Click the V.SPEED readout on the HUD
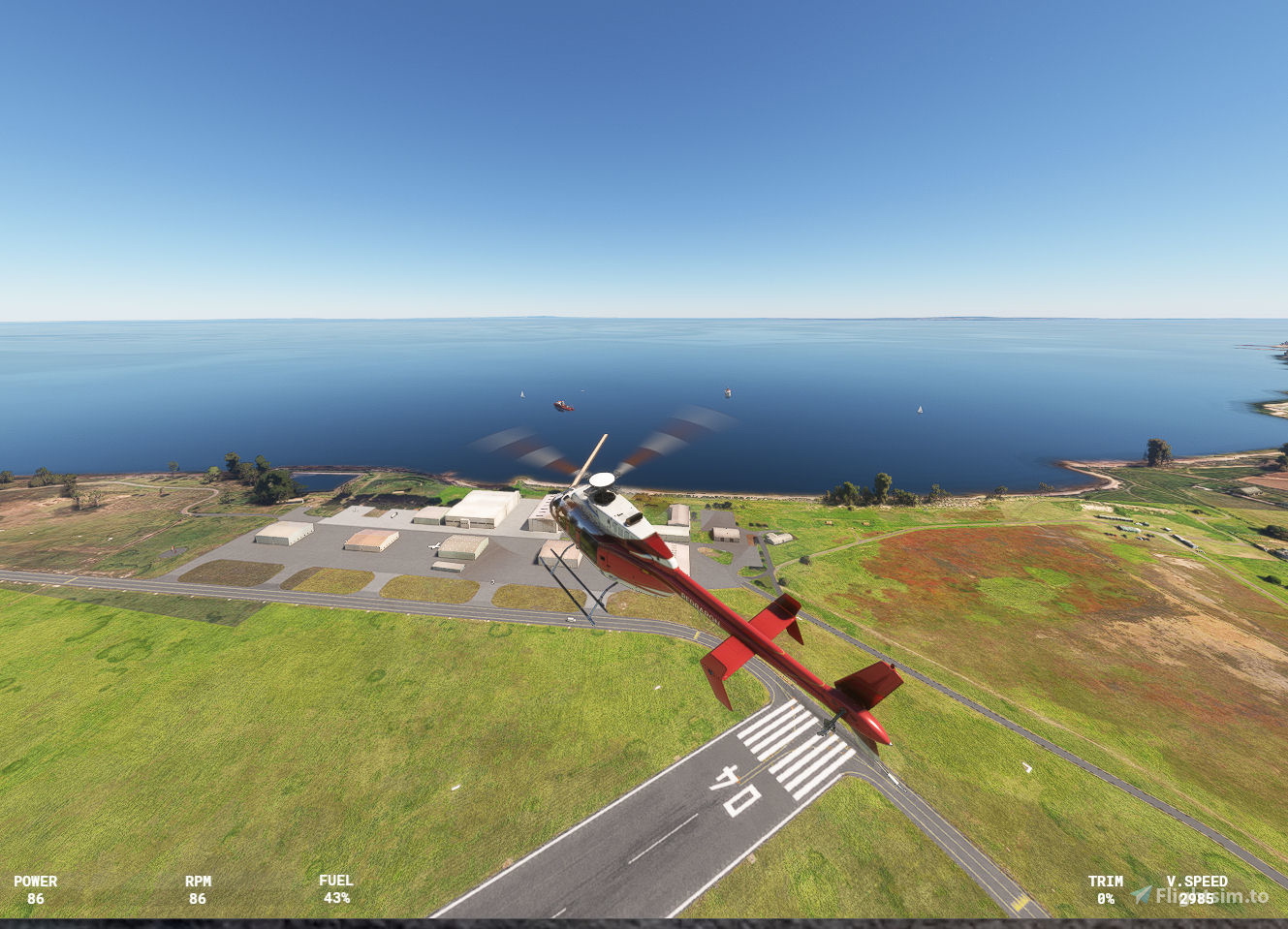1288x929 pixels. coord(1196,882)
